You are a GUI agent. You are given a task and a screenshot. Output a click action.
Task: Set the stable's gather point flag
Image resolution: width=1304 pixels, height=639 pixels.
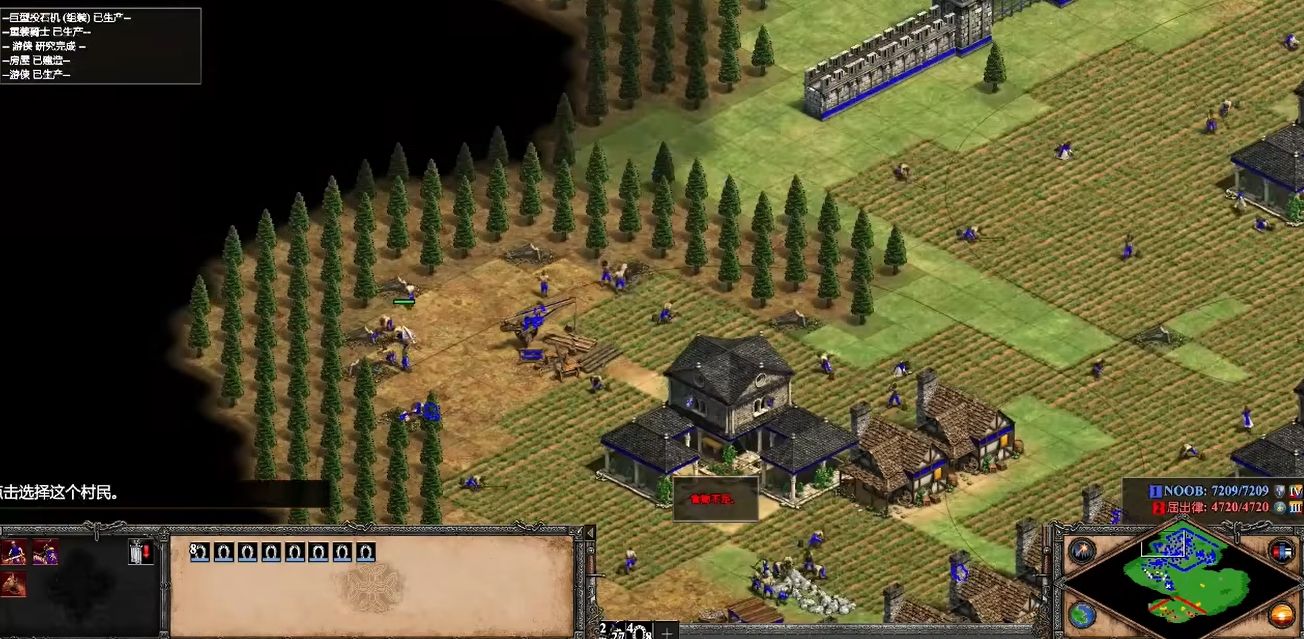(141, 552)
